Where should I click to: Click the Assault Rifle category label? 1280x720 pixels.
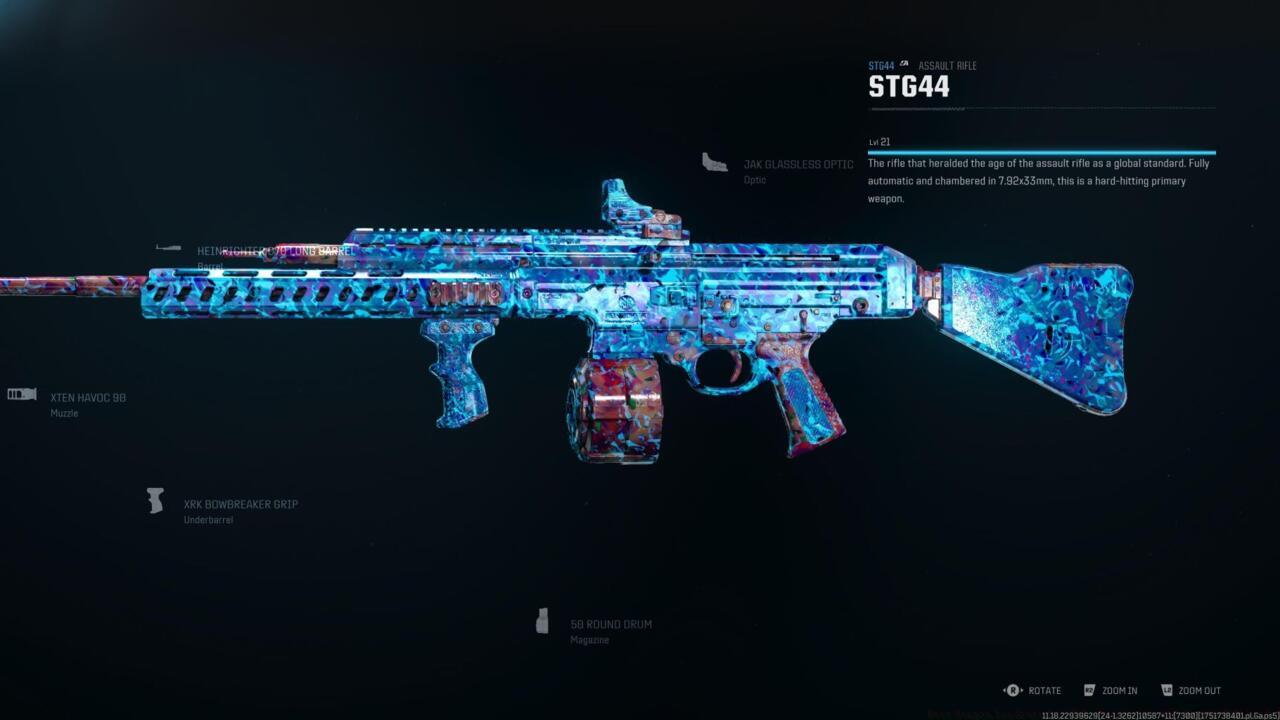[949, 65]
